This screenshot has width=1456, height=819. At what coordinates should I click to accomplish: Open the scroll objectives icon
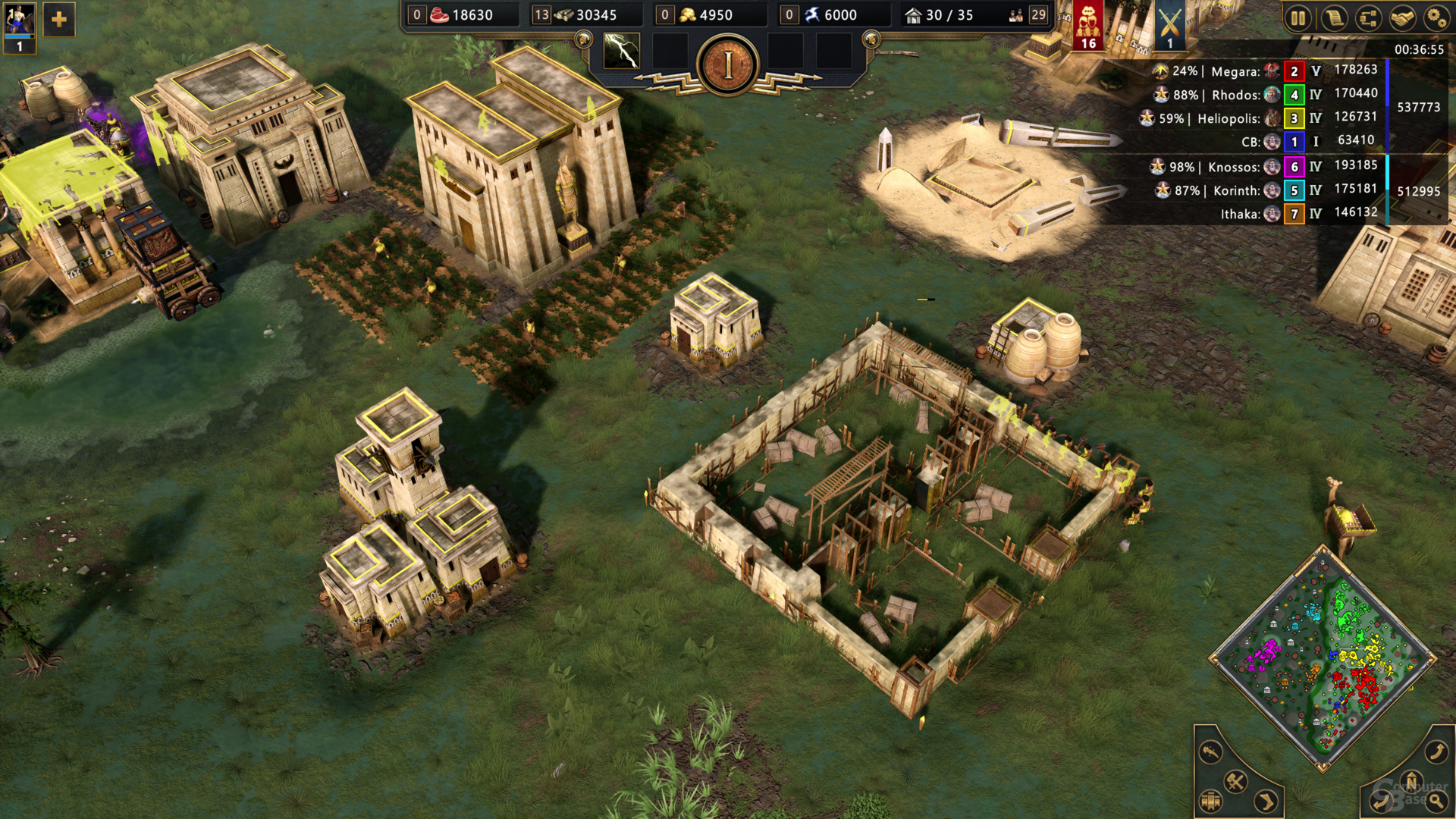point(1334,18)
